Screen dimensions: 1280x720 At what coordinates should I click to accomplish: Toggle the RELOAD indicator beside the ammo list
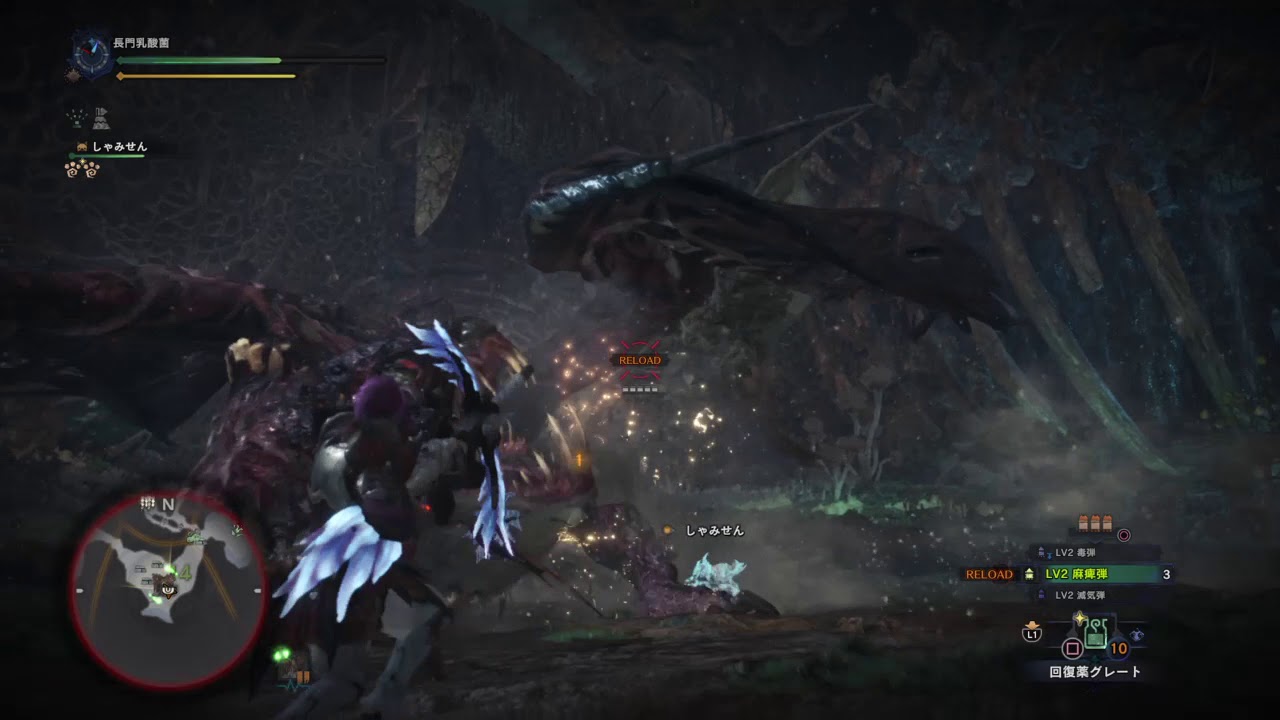tap(988, 575)
